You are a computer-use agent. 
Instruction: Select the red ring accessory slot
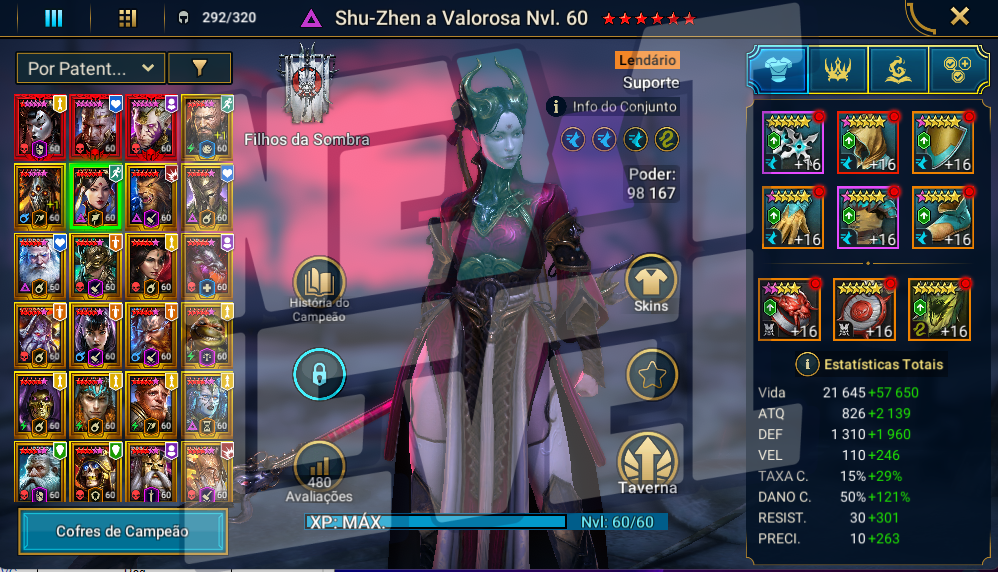coord(788,309)
